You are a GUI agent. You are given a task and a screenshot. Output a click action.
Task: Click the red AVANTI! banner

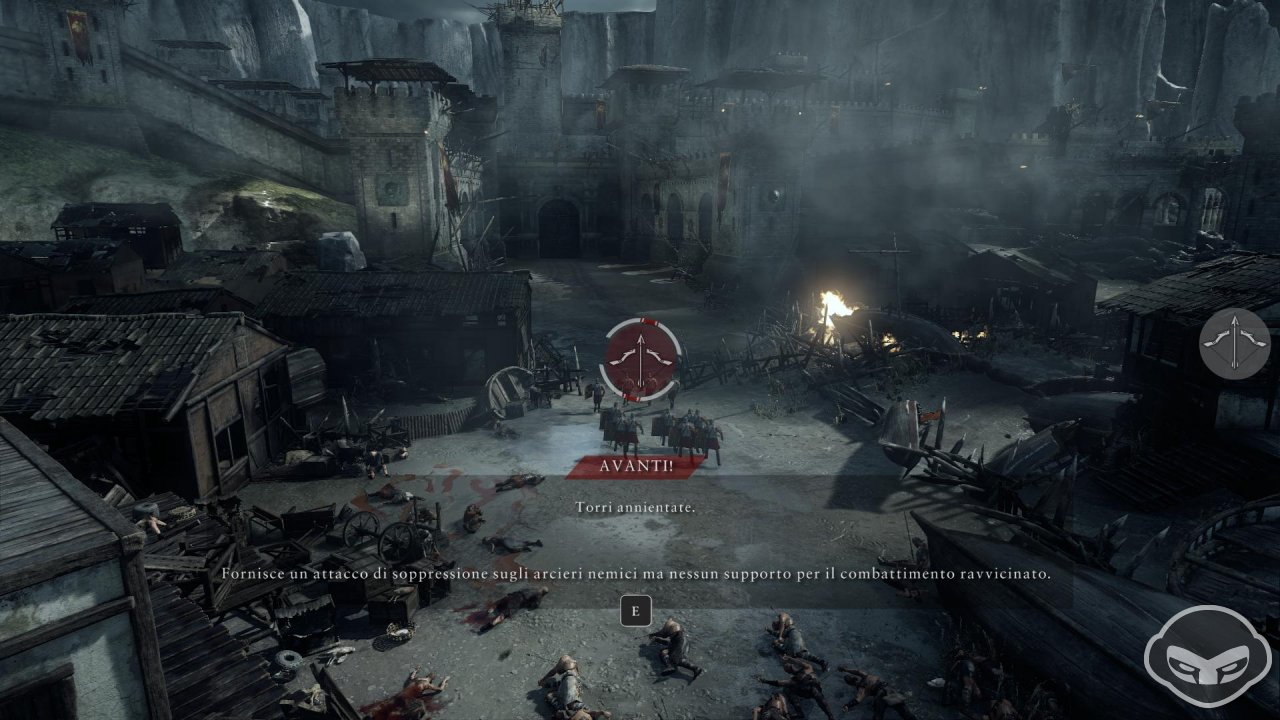click(636, 467)
